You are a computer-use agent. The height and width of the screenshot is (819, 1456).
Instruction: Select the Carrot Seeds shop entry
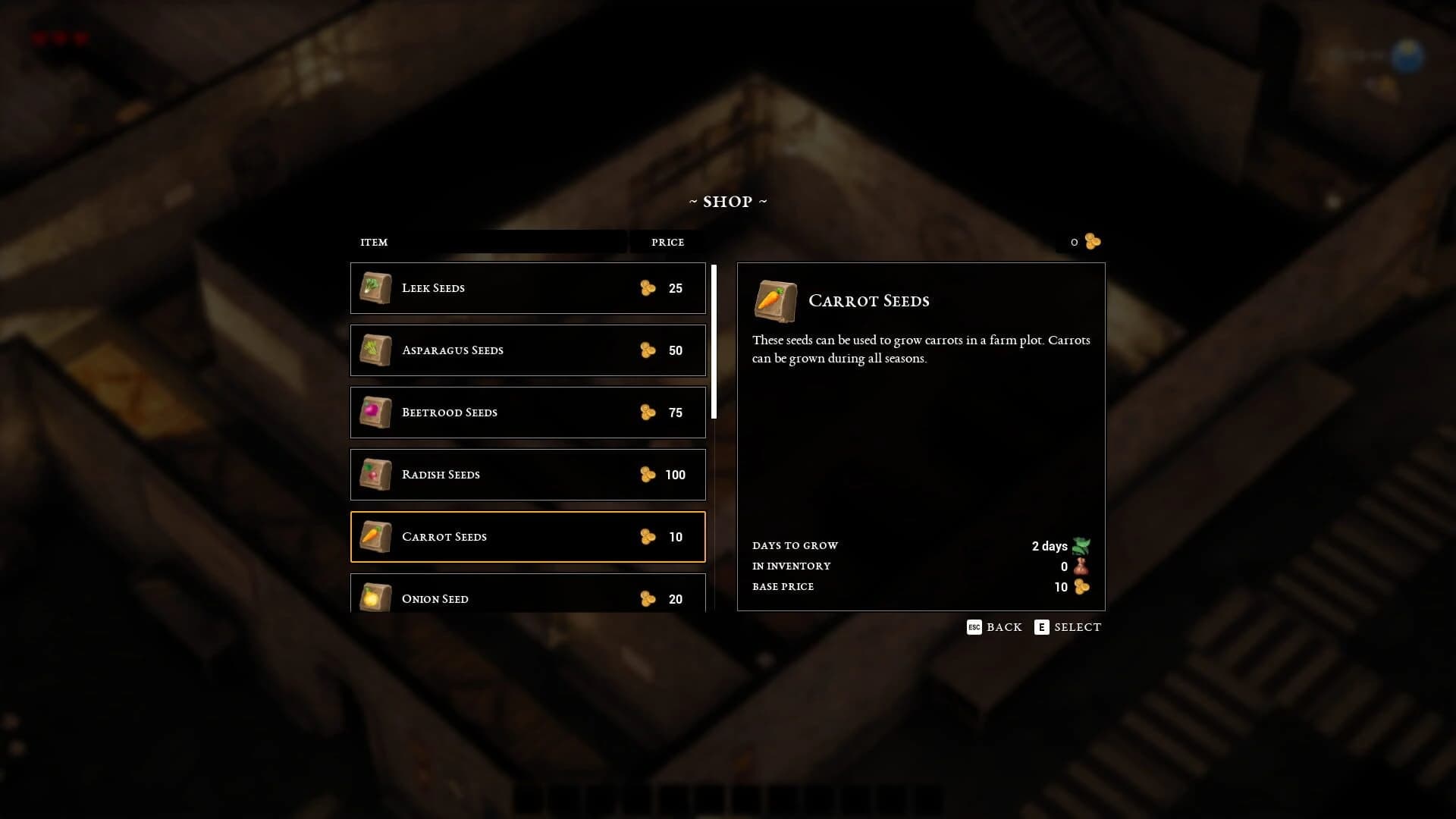(528, 537)
